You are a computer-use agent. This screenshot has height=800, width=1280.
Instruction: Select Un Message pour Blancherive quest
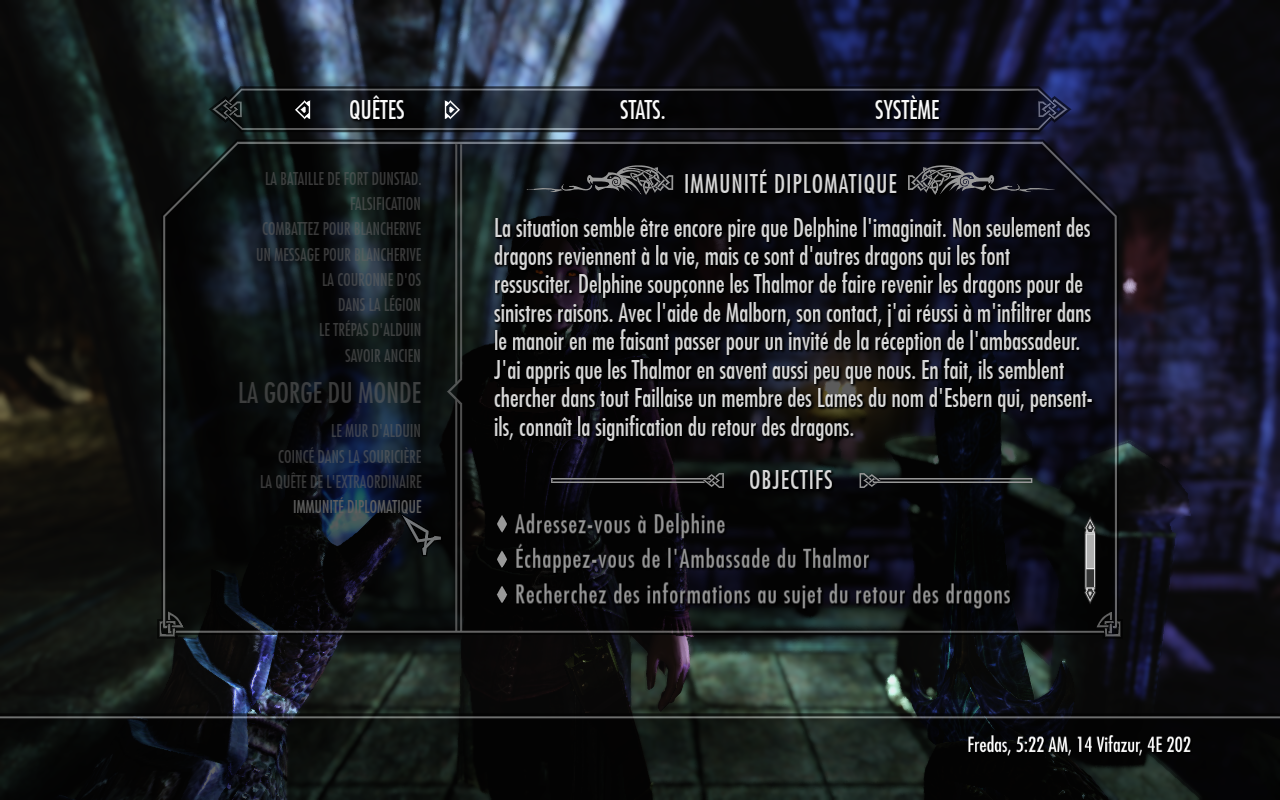point(339,255)
